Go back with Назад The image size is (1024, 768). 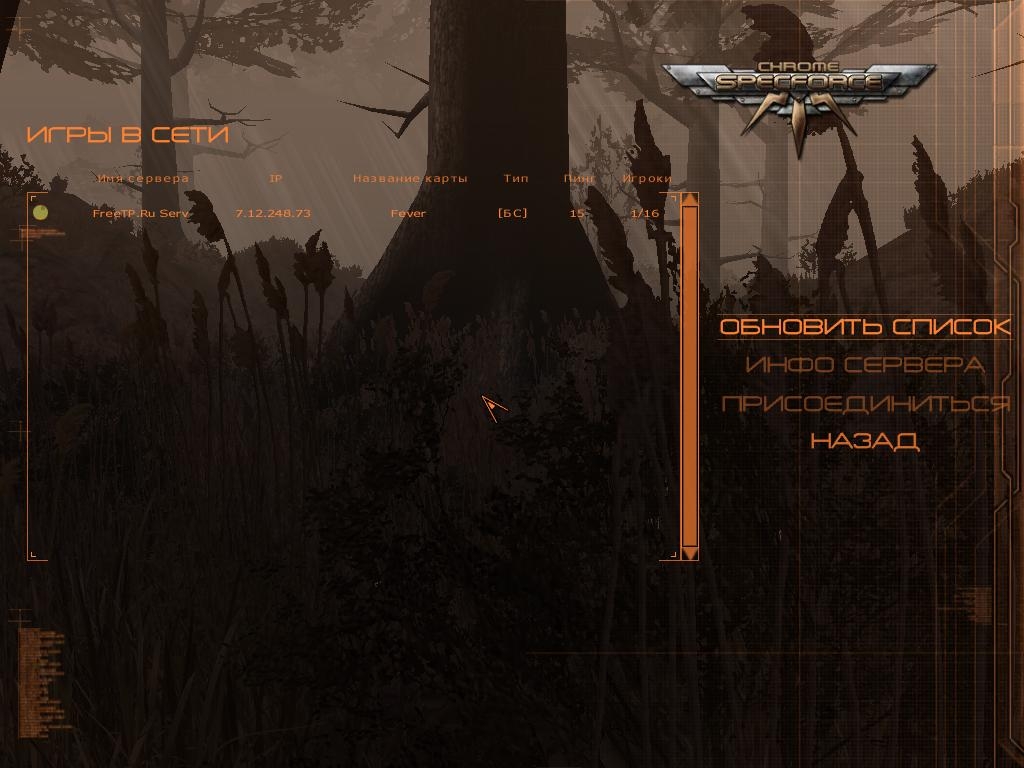(865, 441)
